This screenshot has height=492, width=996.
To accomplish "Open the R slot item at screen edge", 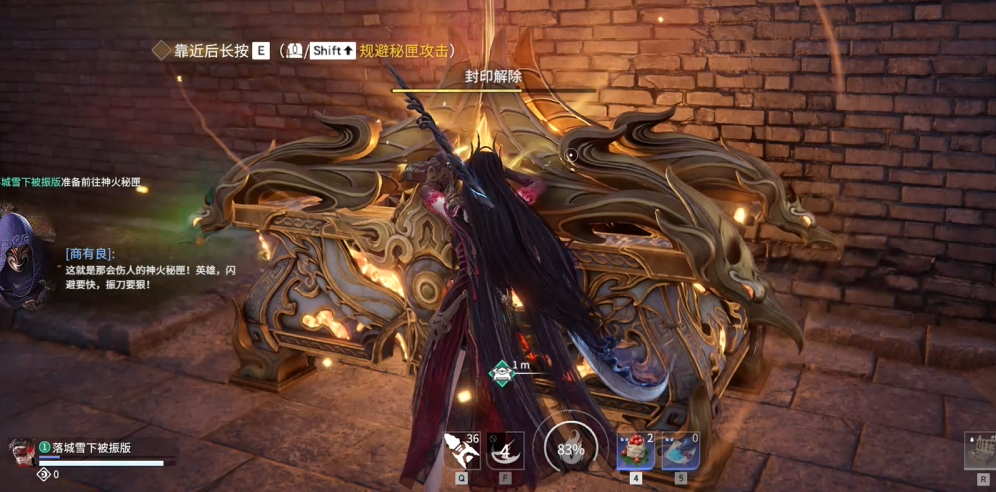I will point(982,451).
